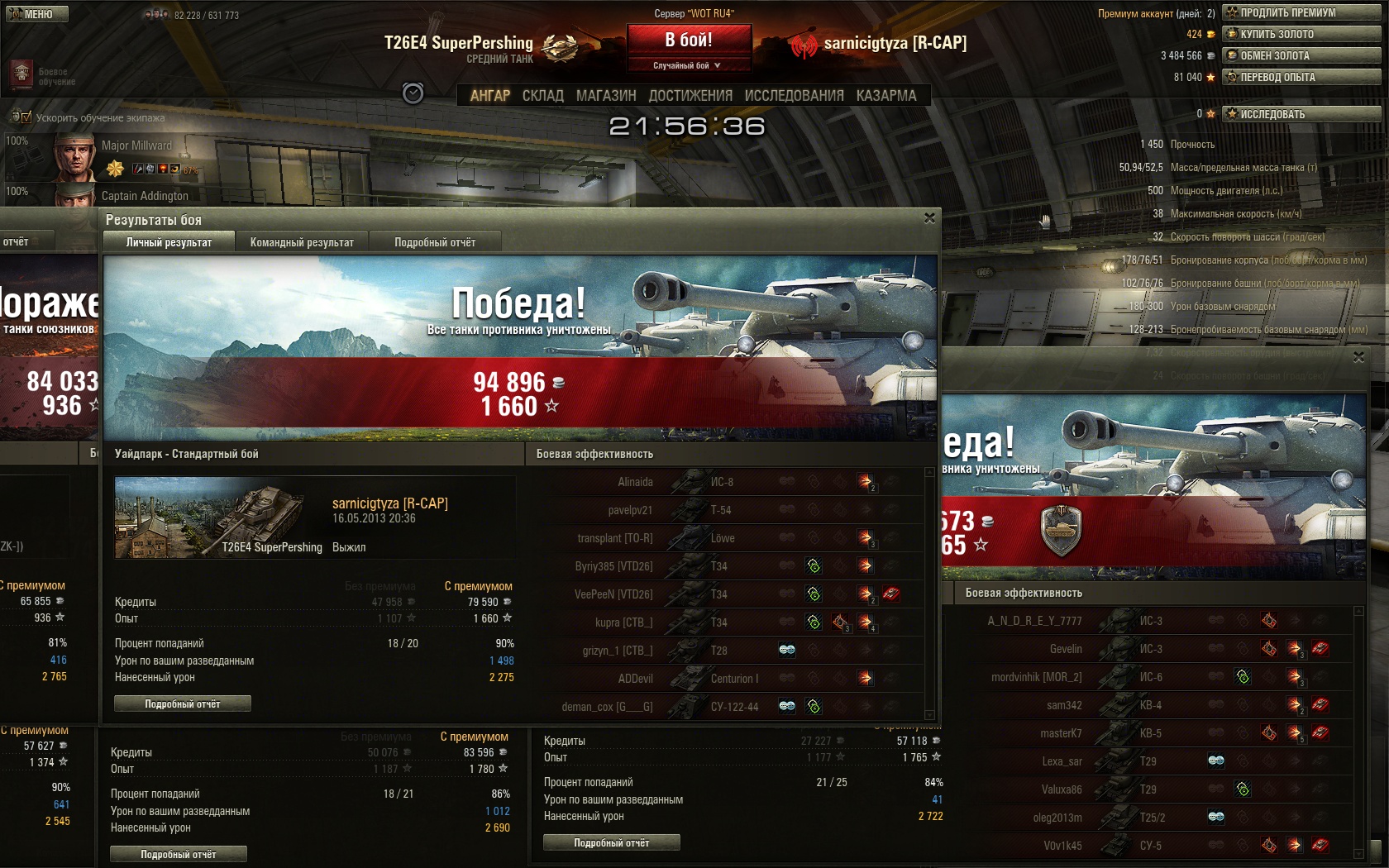
Task: Open the МАГАЗИН section
Action: click(x=606, y=96)
